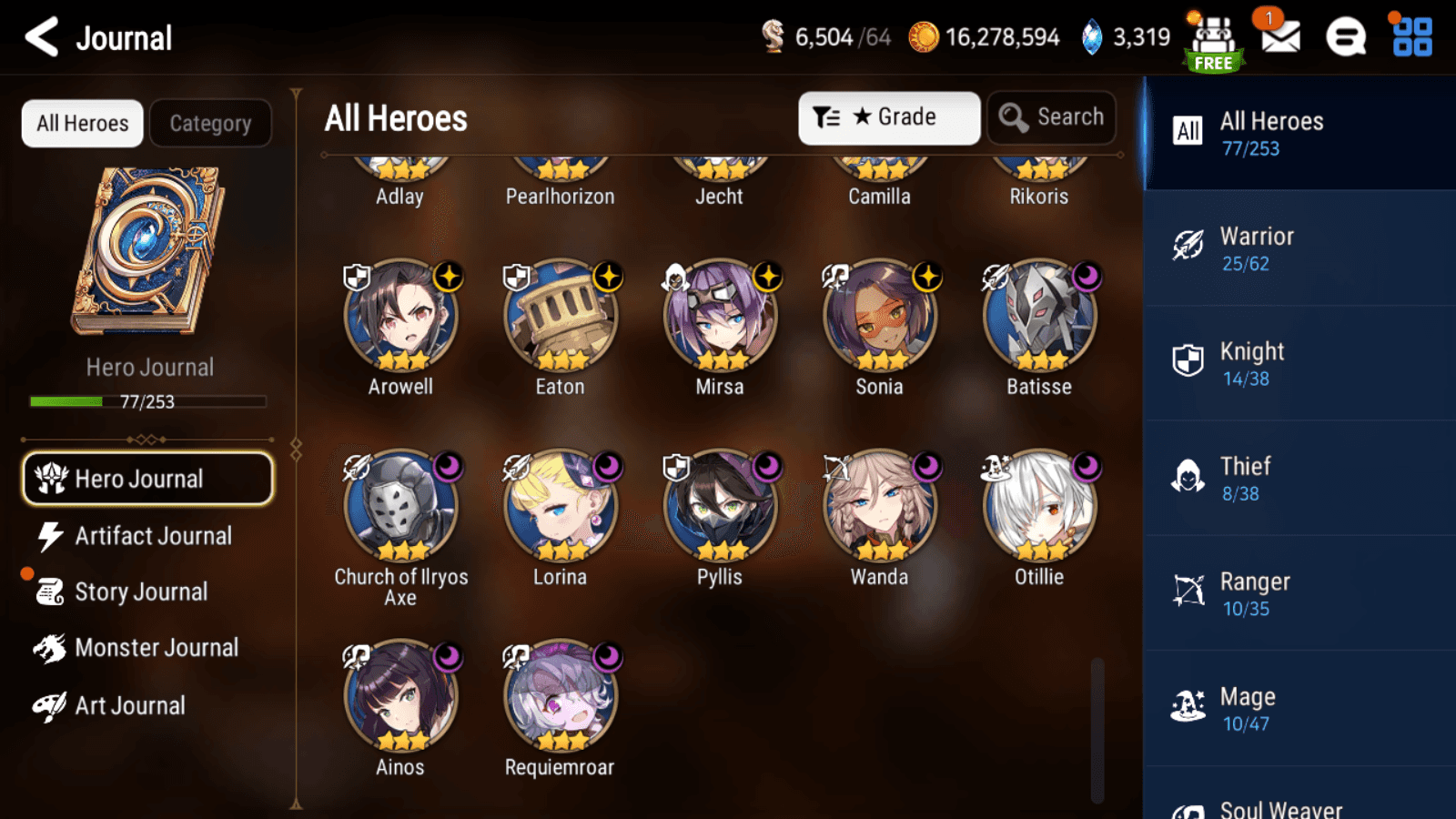Open the chat window

1345,38
